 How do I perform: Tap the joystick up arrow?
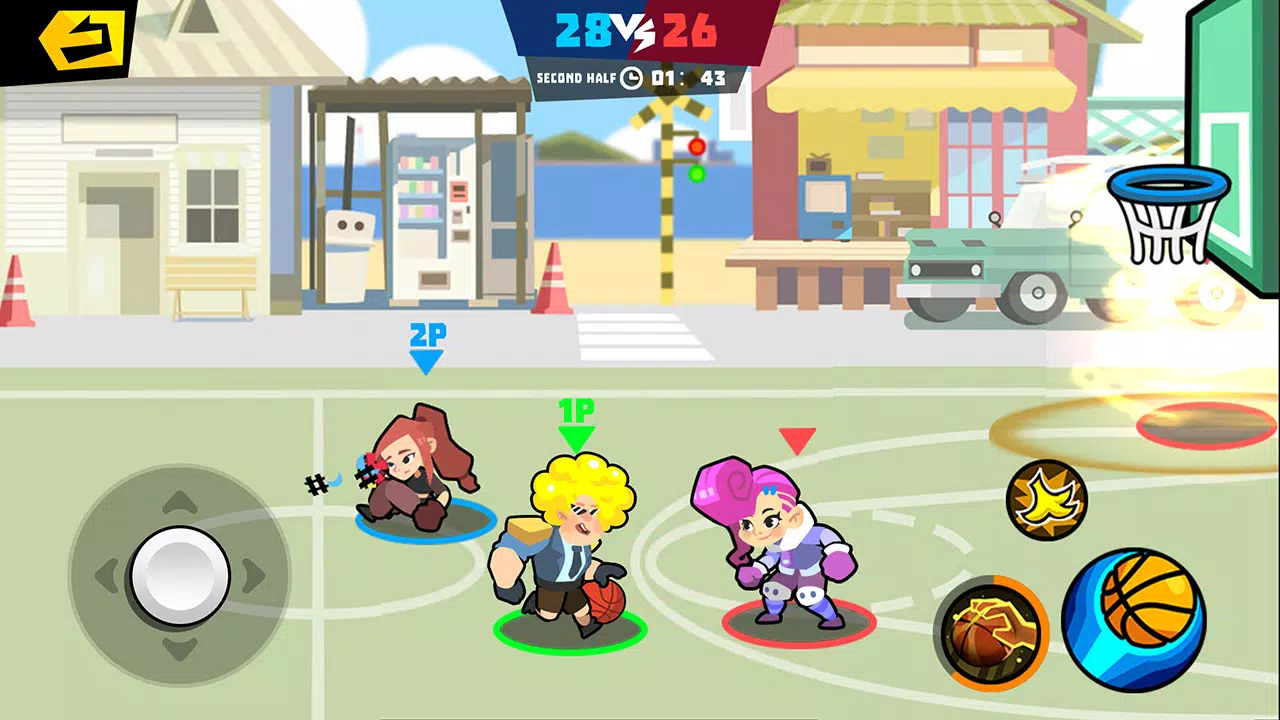(180, 500)
